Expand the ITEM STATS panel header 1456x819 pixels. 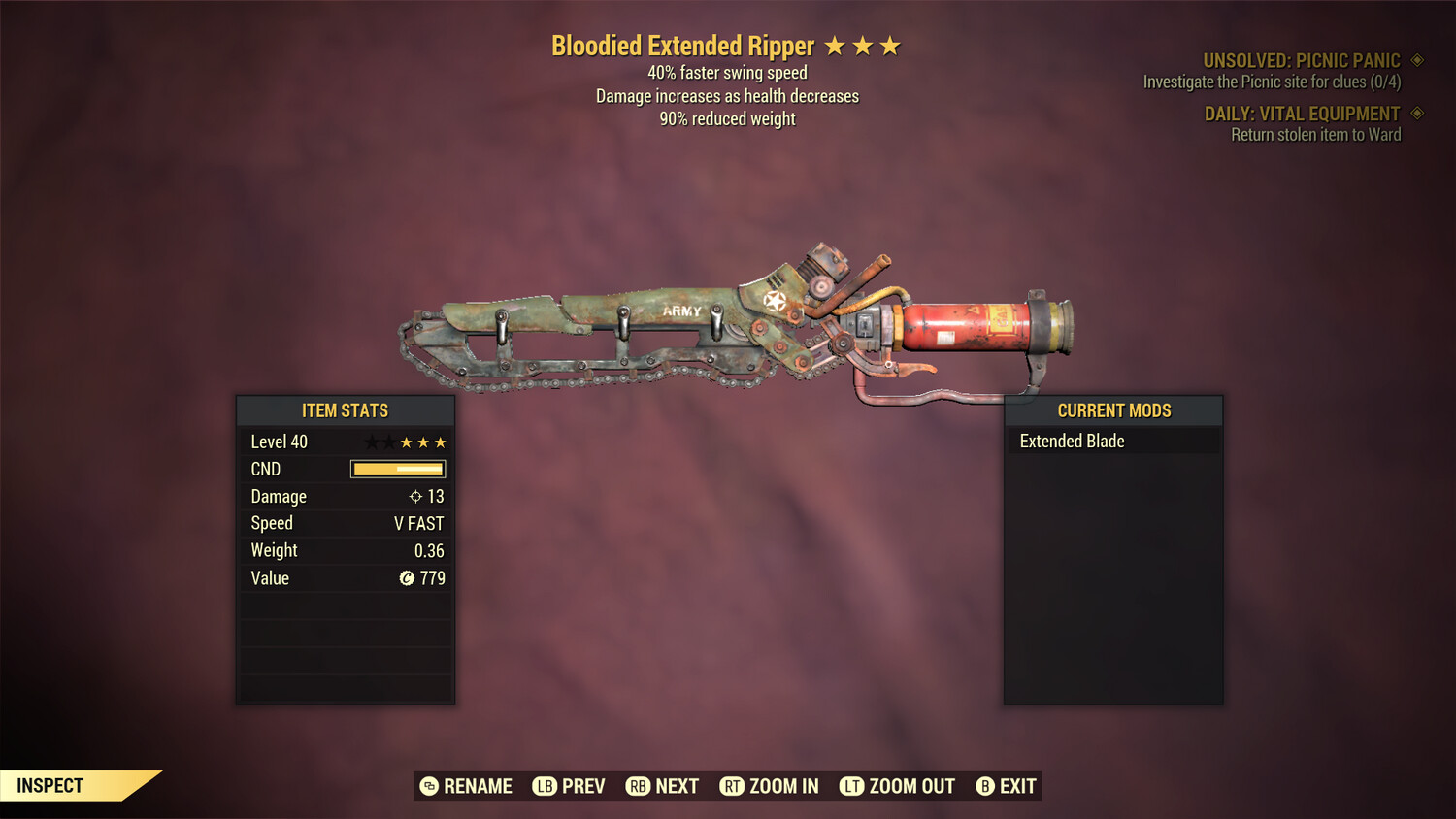pyautogui.click(x=345, y=410)
